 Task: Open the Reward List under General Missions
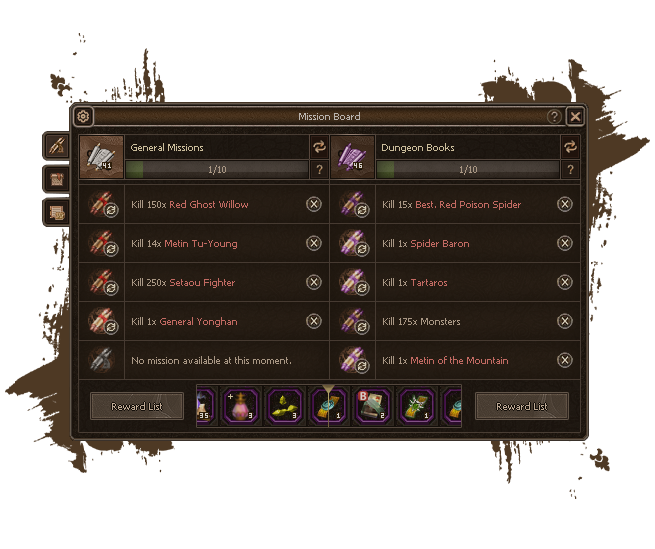[137, 406]
